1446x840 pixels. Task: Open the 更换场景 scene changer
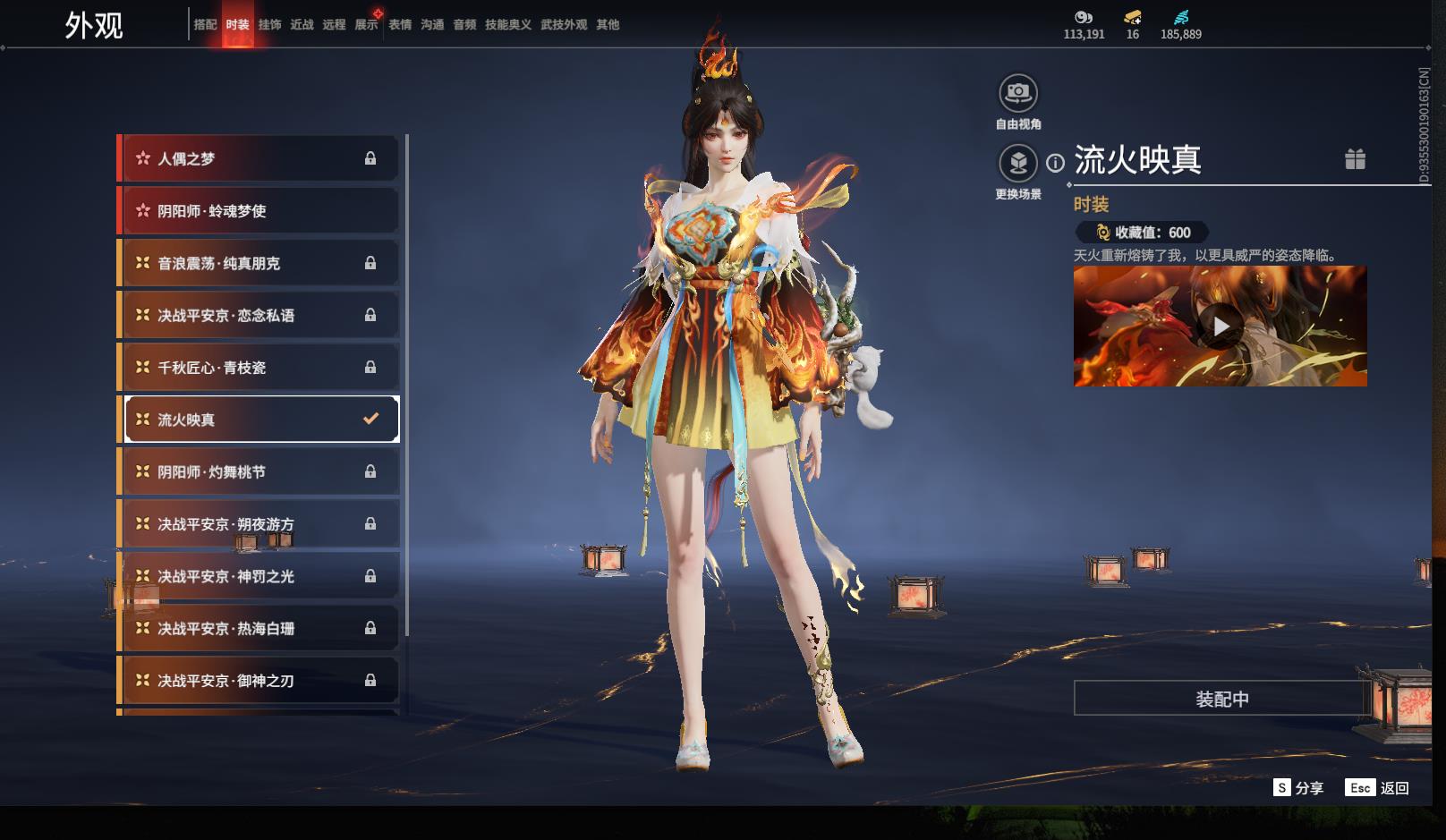[x=1018, y=164]
